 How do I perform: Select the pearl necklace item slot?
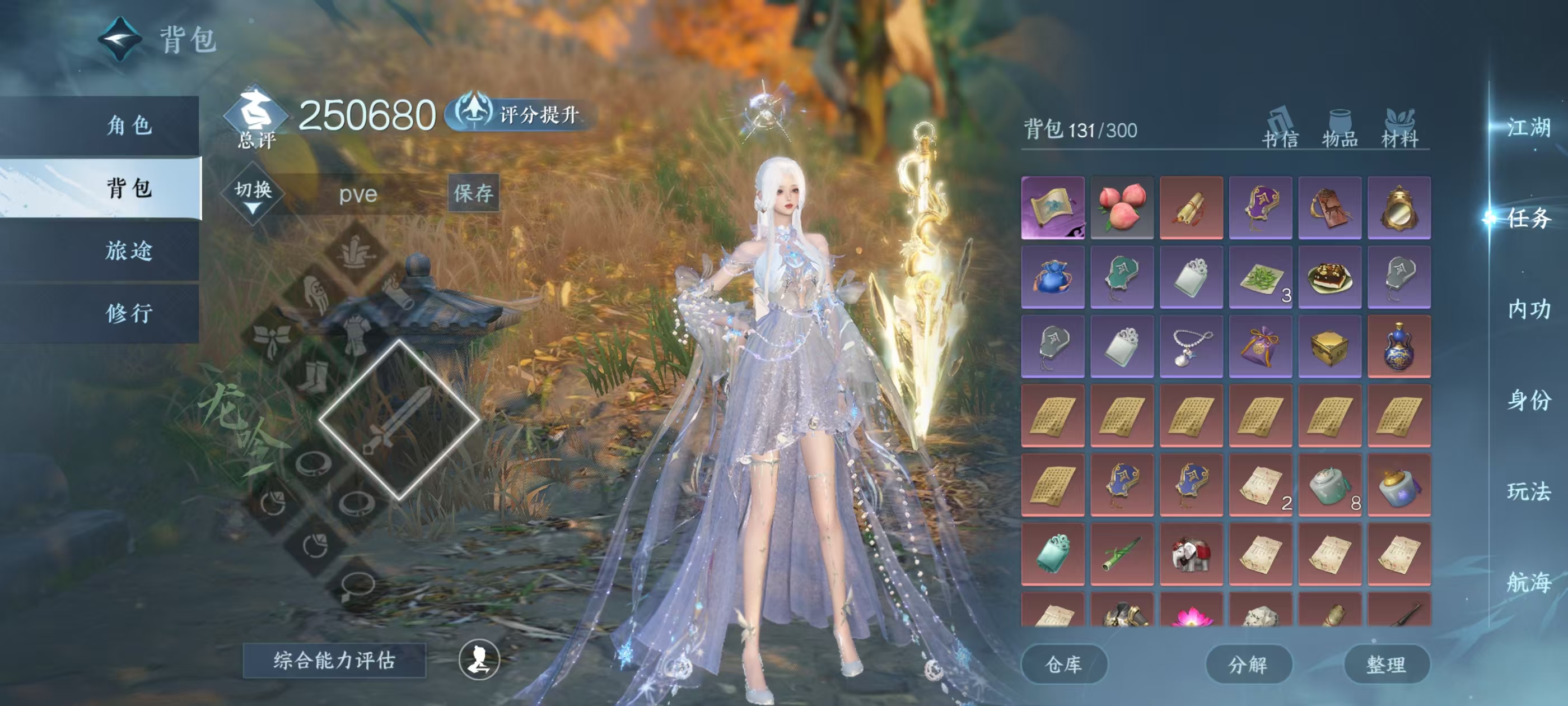1191,346
